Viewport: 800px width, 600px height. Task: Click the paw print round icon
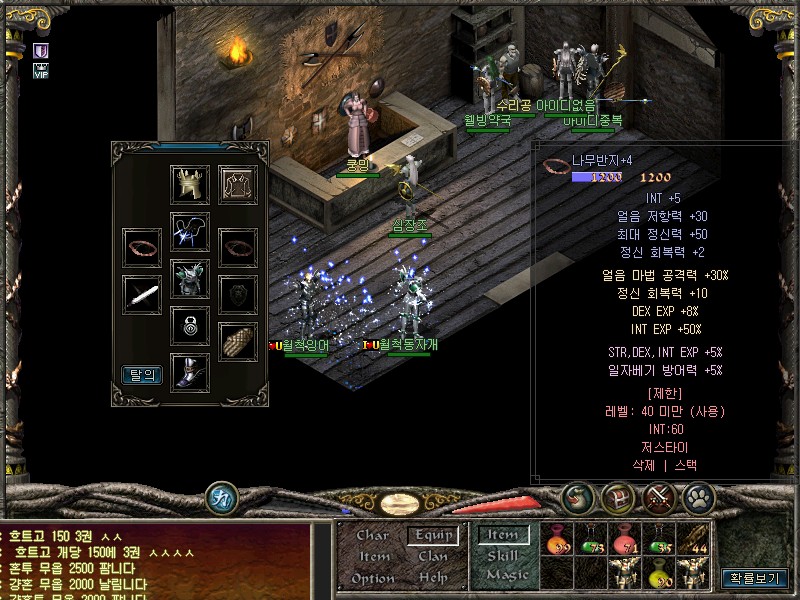pos(697,497)
